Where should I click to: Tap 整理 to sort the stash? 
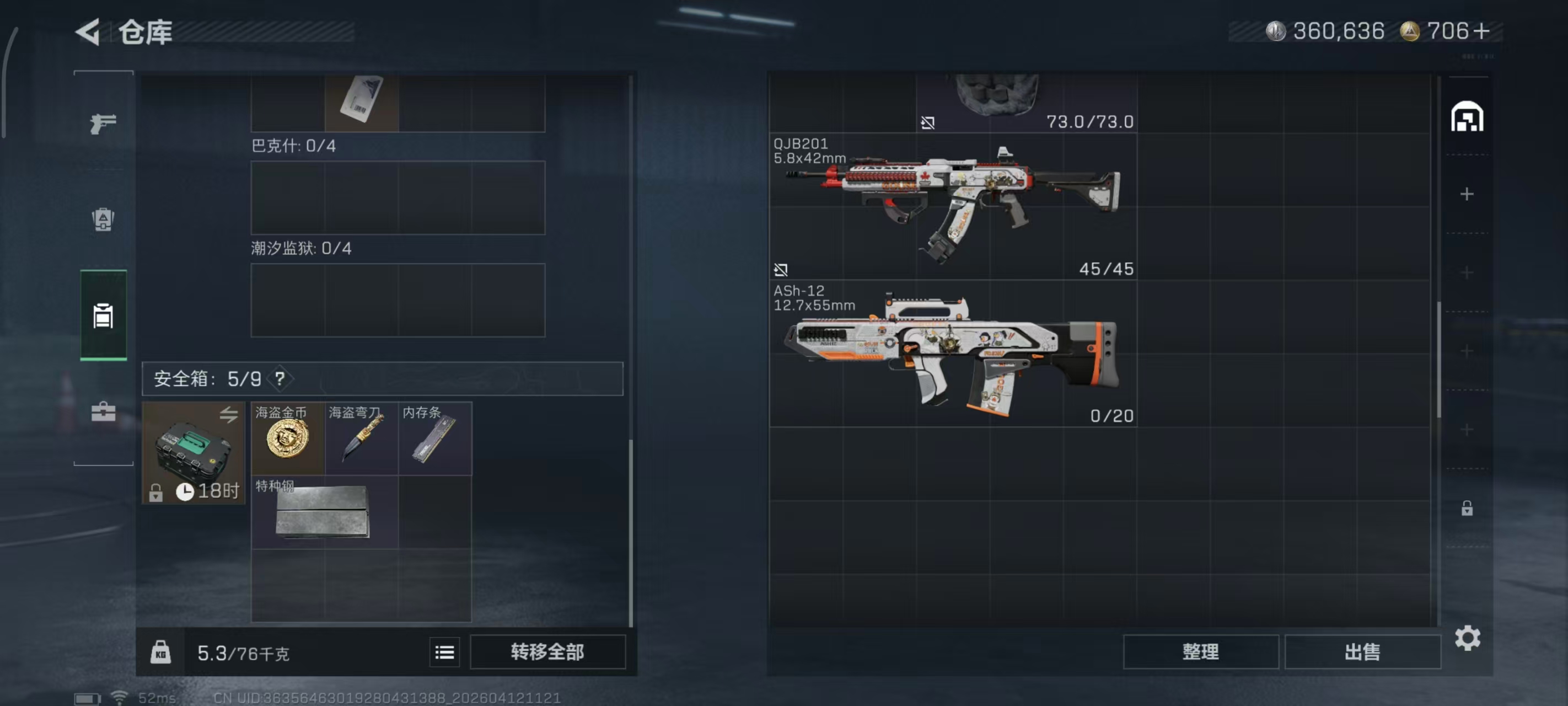click(1200, 652)
